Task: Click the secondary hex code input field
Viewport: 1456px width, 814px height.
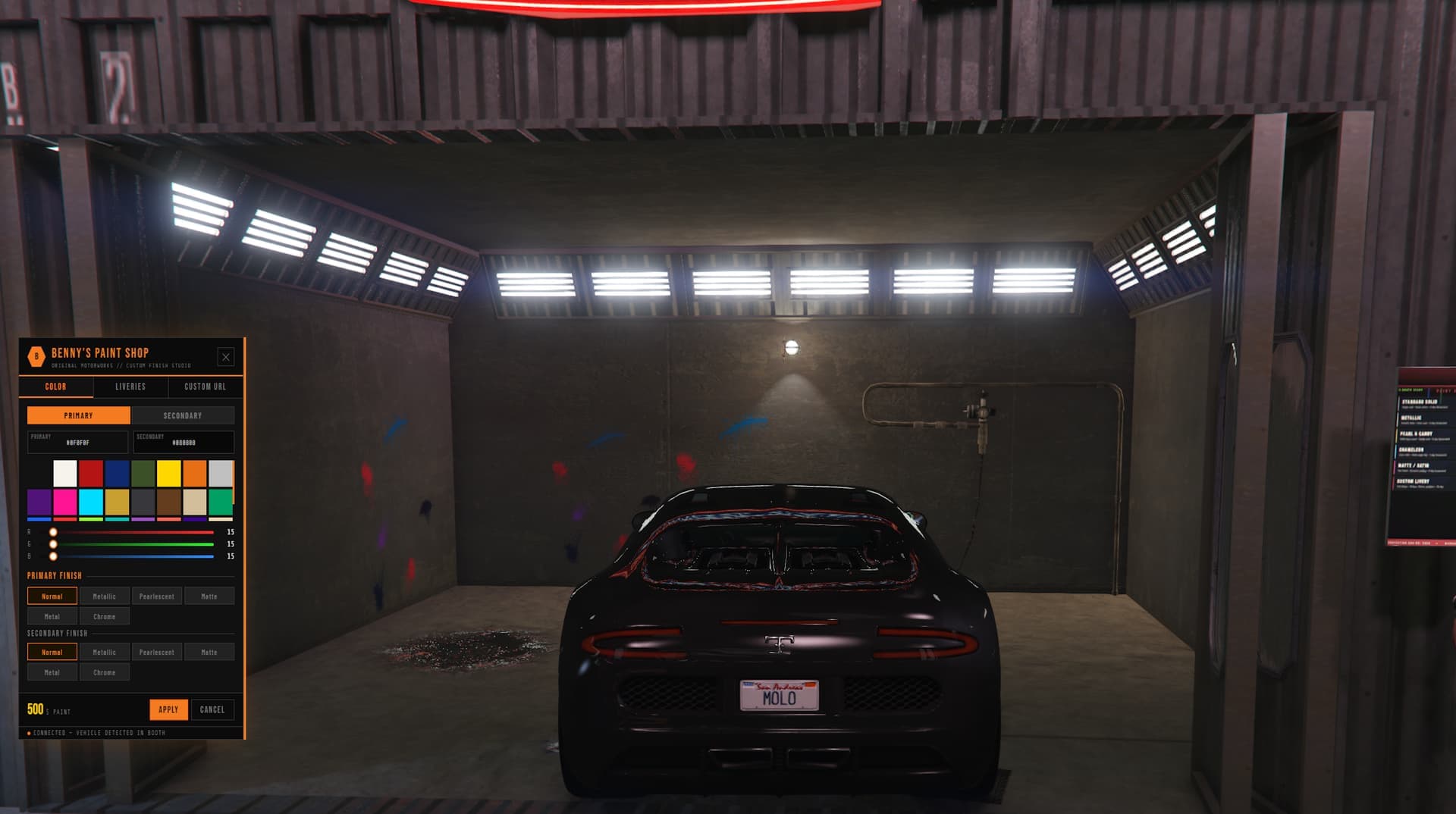Action: [183, 442]
